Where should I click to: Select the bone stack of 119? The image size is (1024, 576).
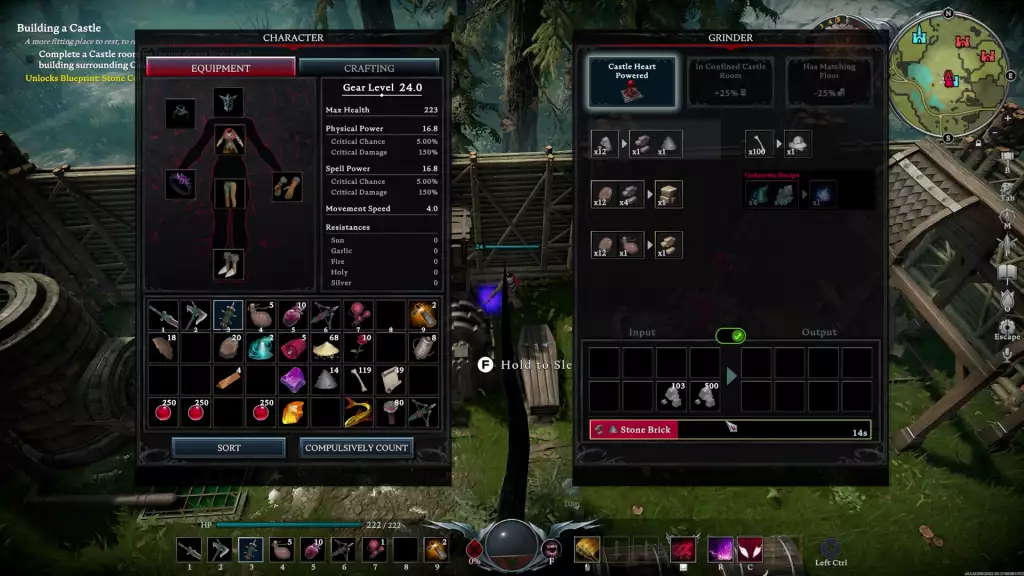click(359, 379)
